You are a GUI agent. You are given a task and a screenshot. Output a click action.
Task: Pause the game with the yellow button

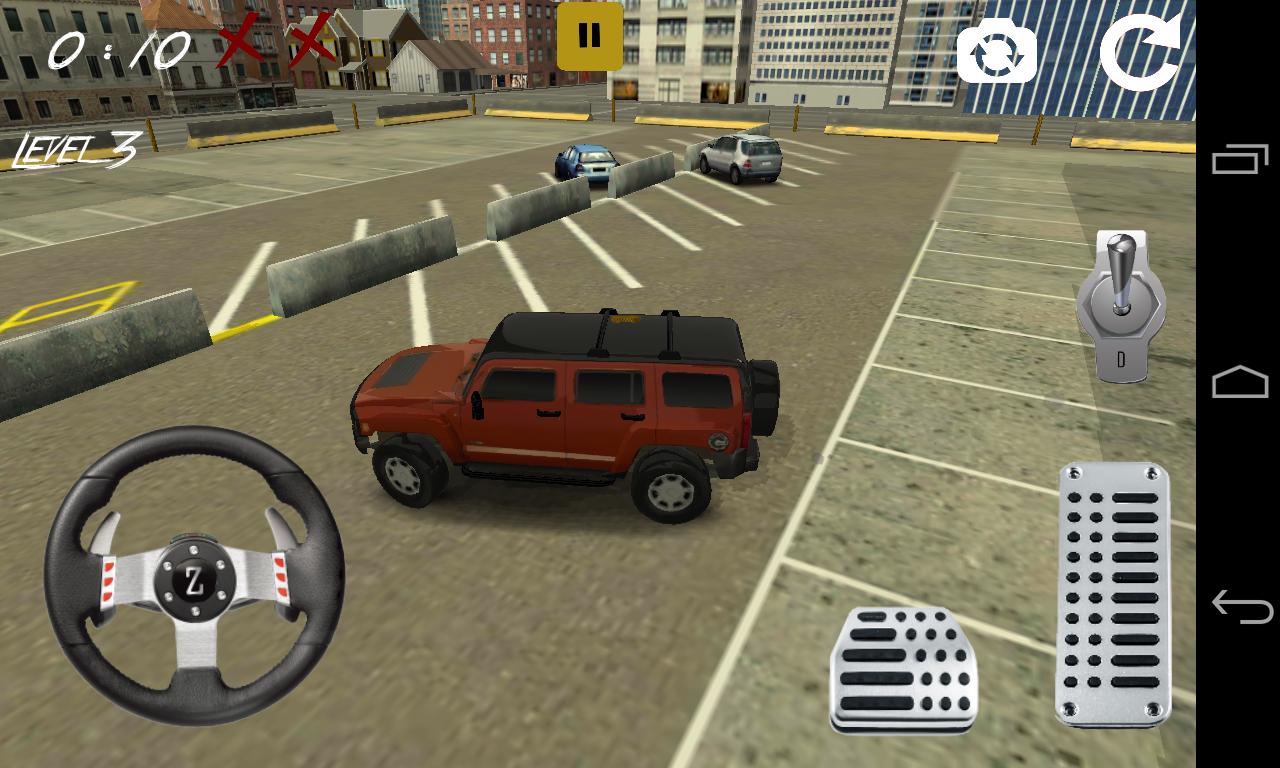point(589,36)
